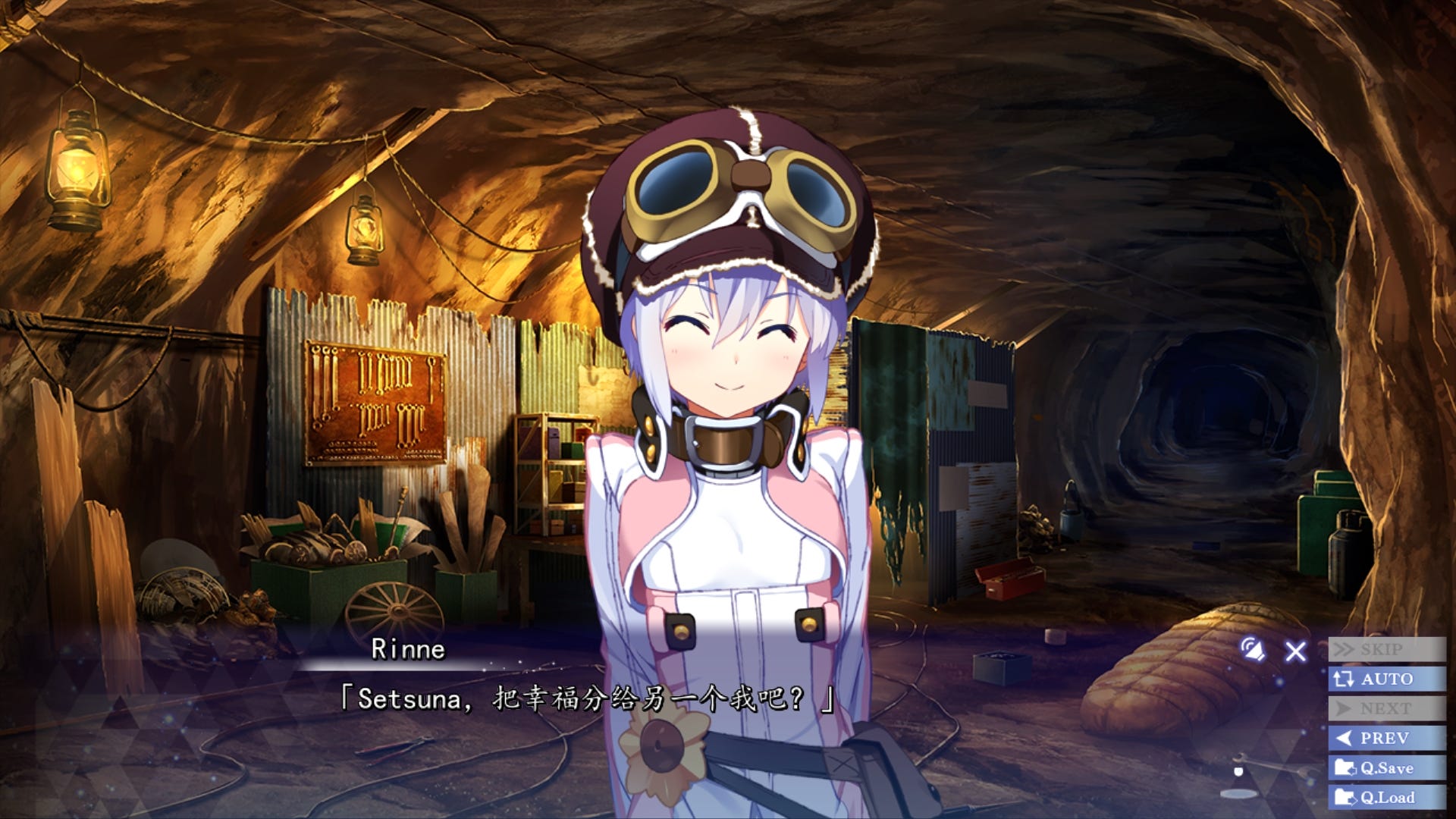Enable AUTO text advance mode
1456x819 pixels.
1386,679
